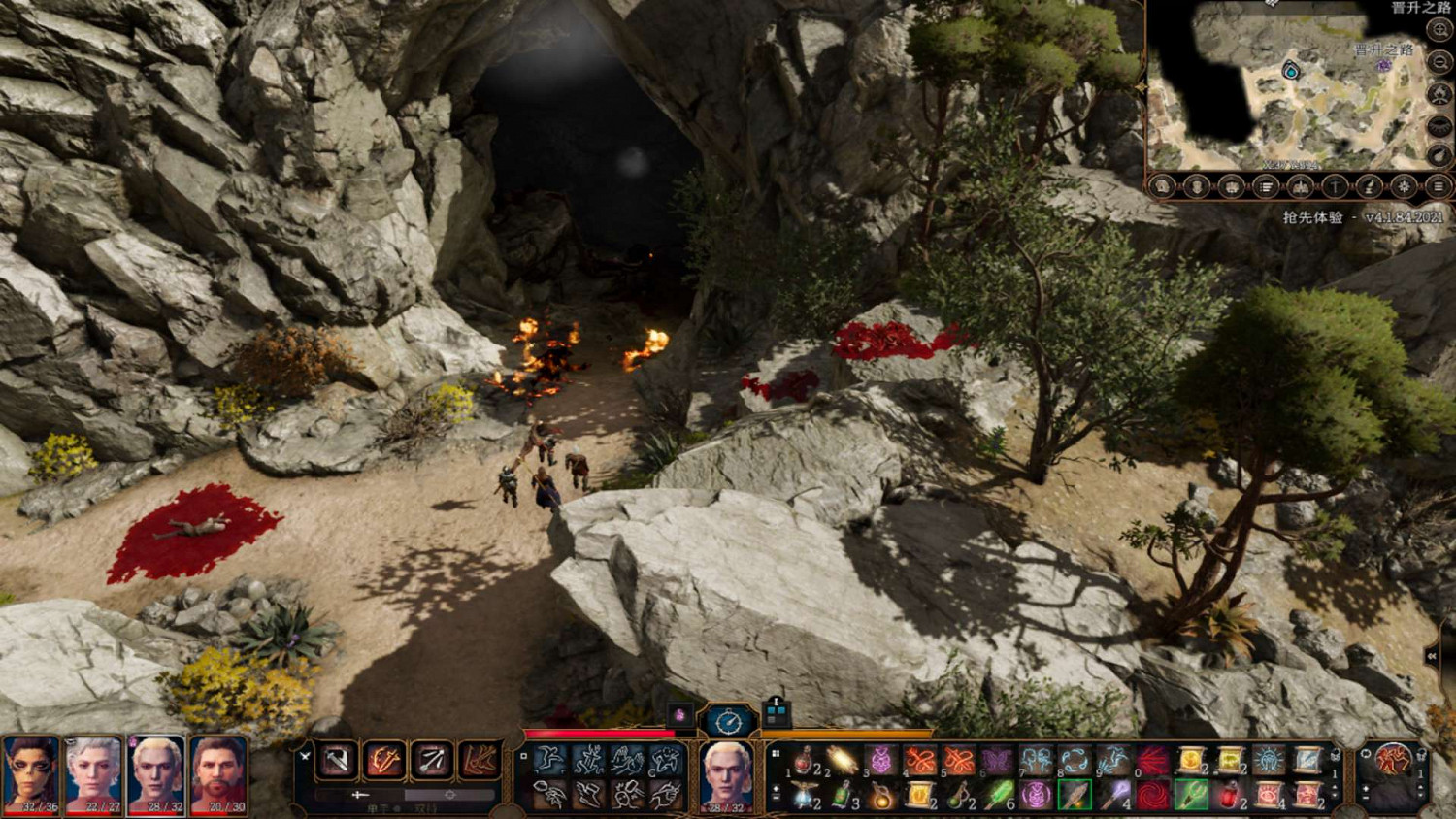
Task: Select the white-haired party member portrait with 22/27 HP
Action: point(93,774)
